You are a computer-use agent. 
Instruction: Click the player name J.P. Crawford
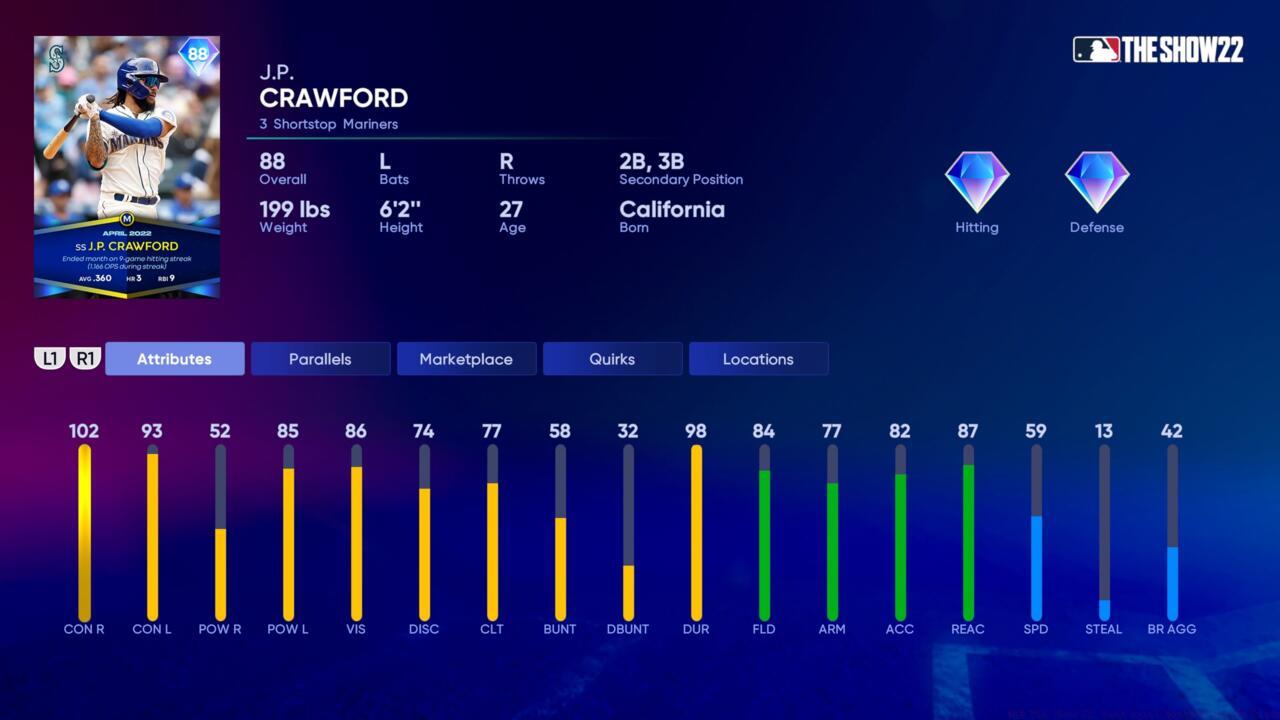[333, 98]
